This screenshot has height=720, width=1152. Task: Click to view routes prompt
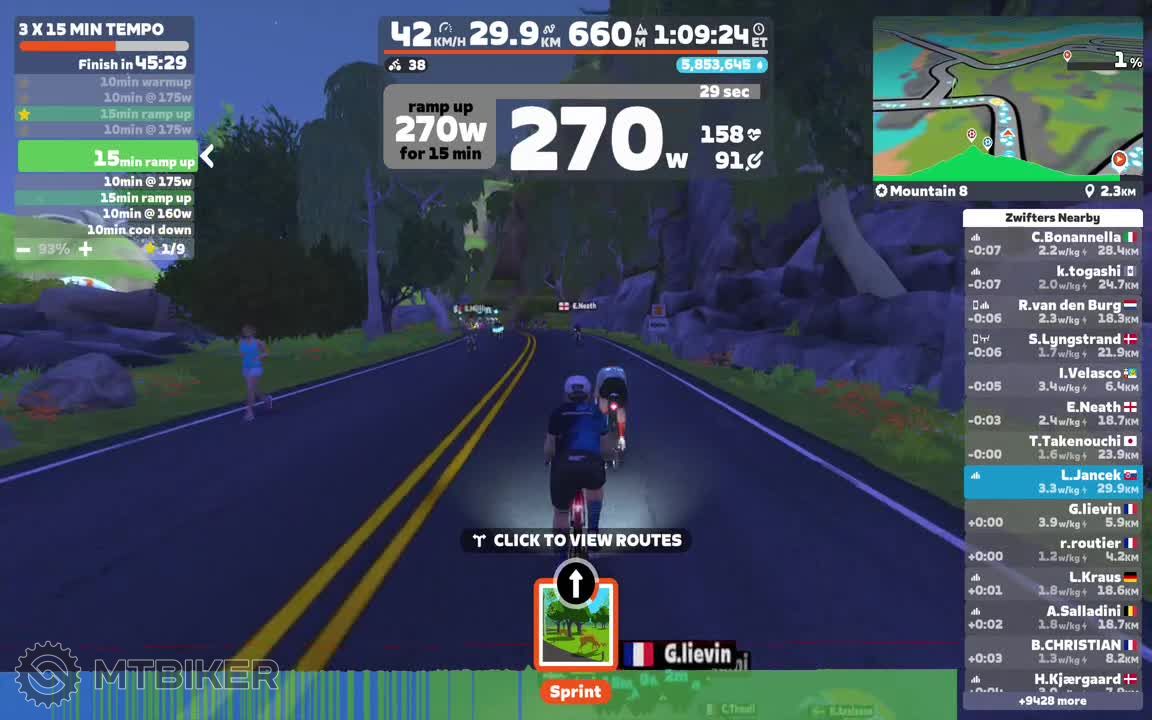[x=576, y=540]
